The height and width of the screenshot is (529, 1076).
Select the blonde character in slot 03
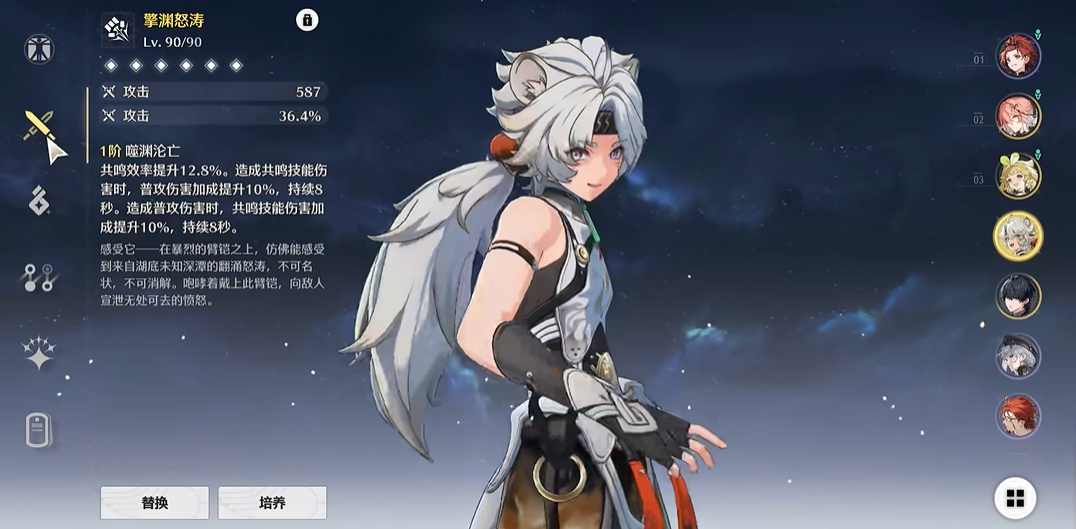coord(1018,176)
